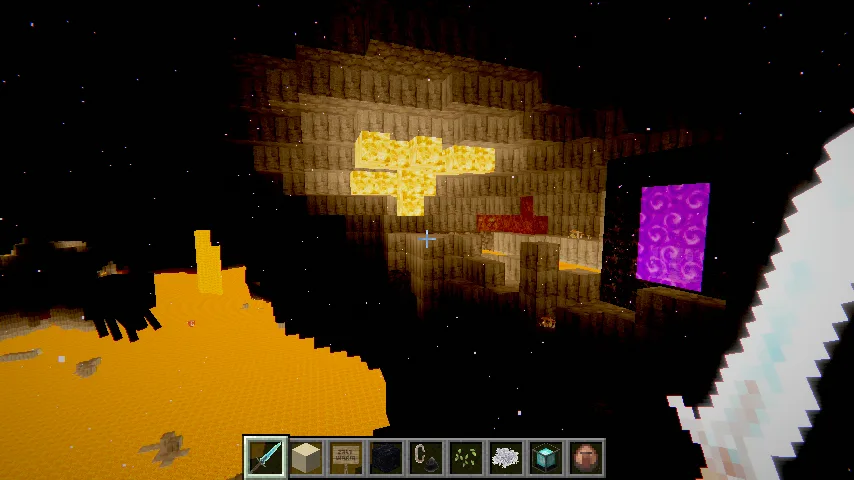Select the cyan beacon-like block slot
Screen dimensions: 854x480
coord(546,457)
